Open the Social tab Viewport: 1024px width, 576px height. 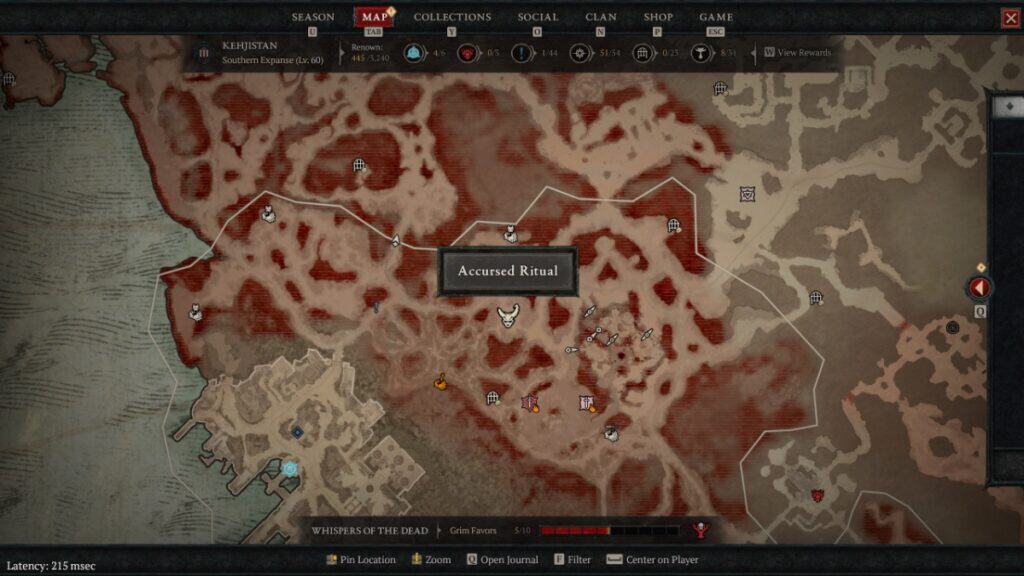538,17
